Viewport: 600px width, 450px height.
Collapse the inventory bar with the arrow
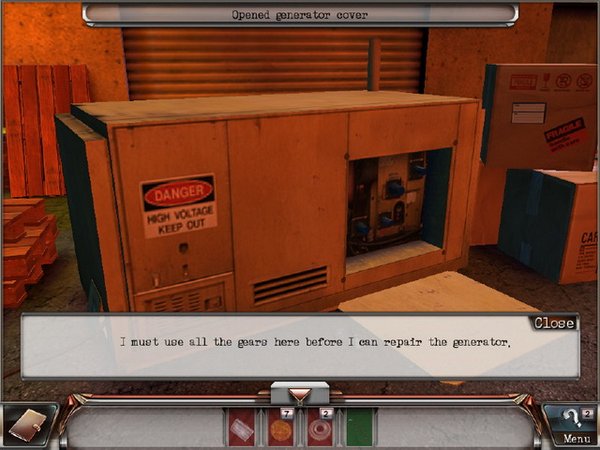tap(299, 393)
